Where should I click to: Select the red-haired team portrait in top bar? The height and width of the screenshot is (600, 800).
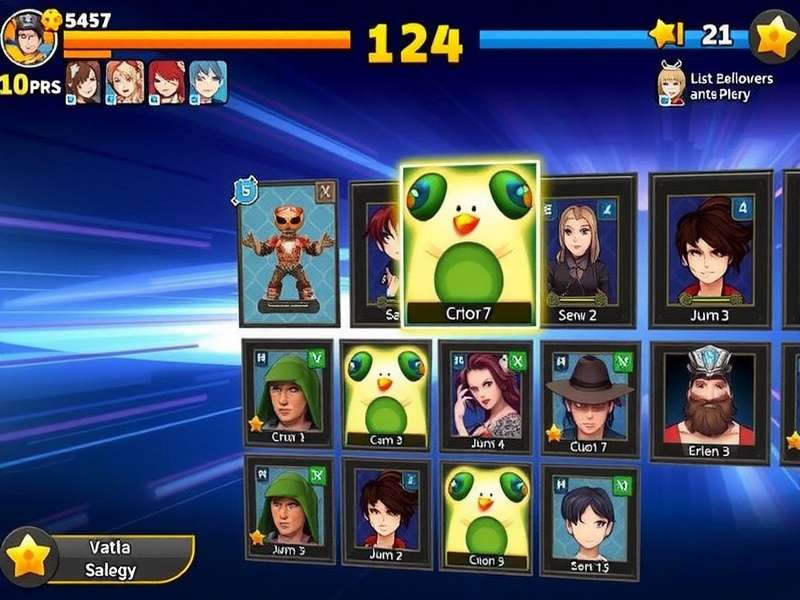pos(166,82)
